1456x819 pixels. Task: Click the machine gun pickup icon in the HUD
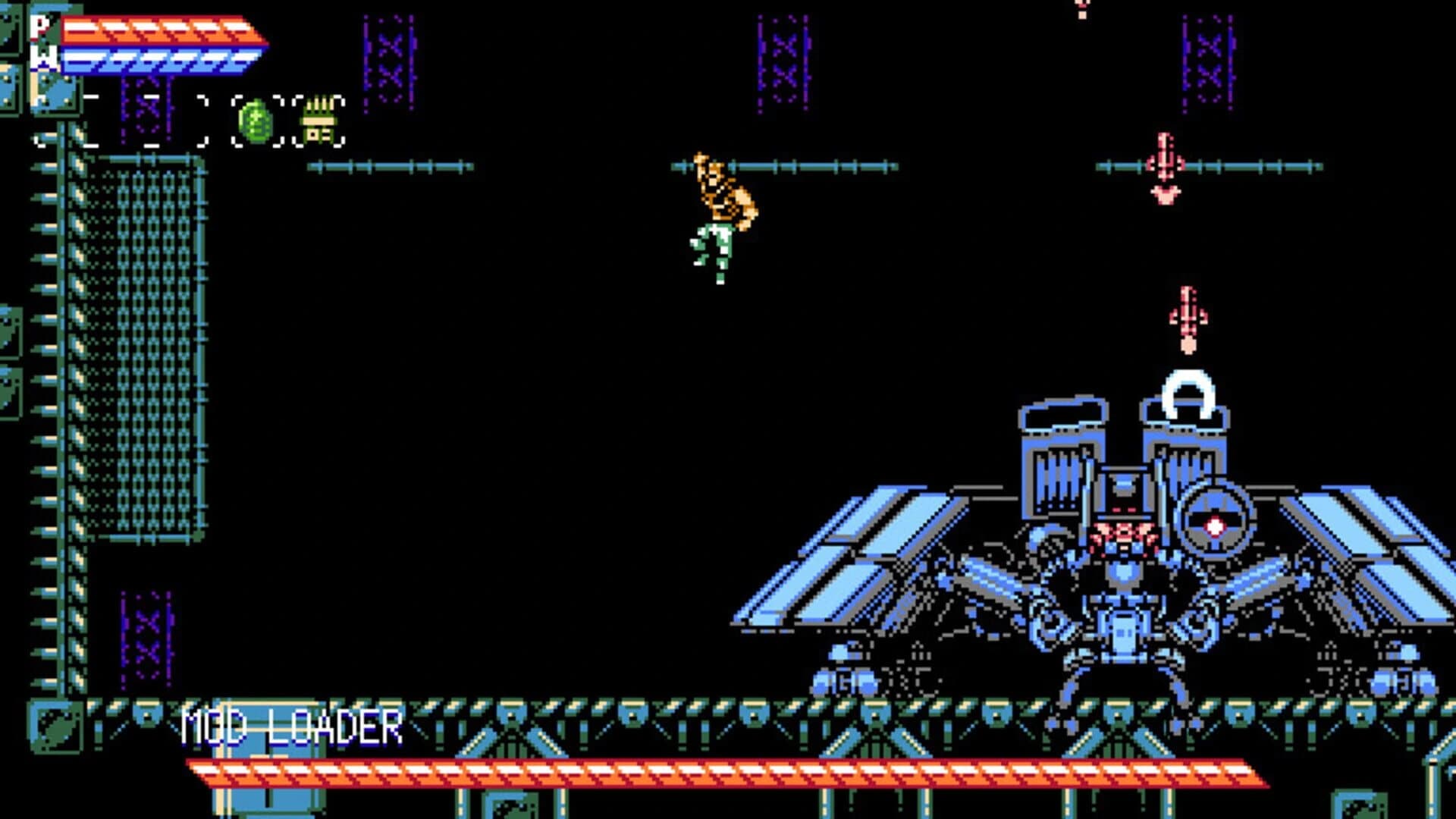point(317,121)
